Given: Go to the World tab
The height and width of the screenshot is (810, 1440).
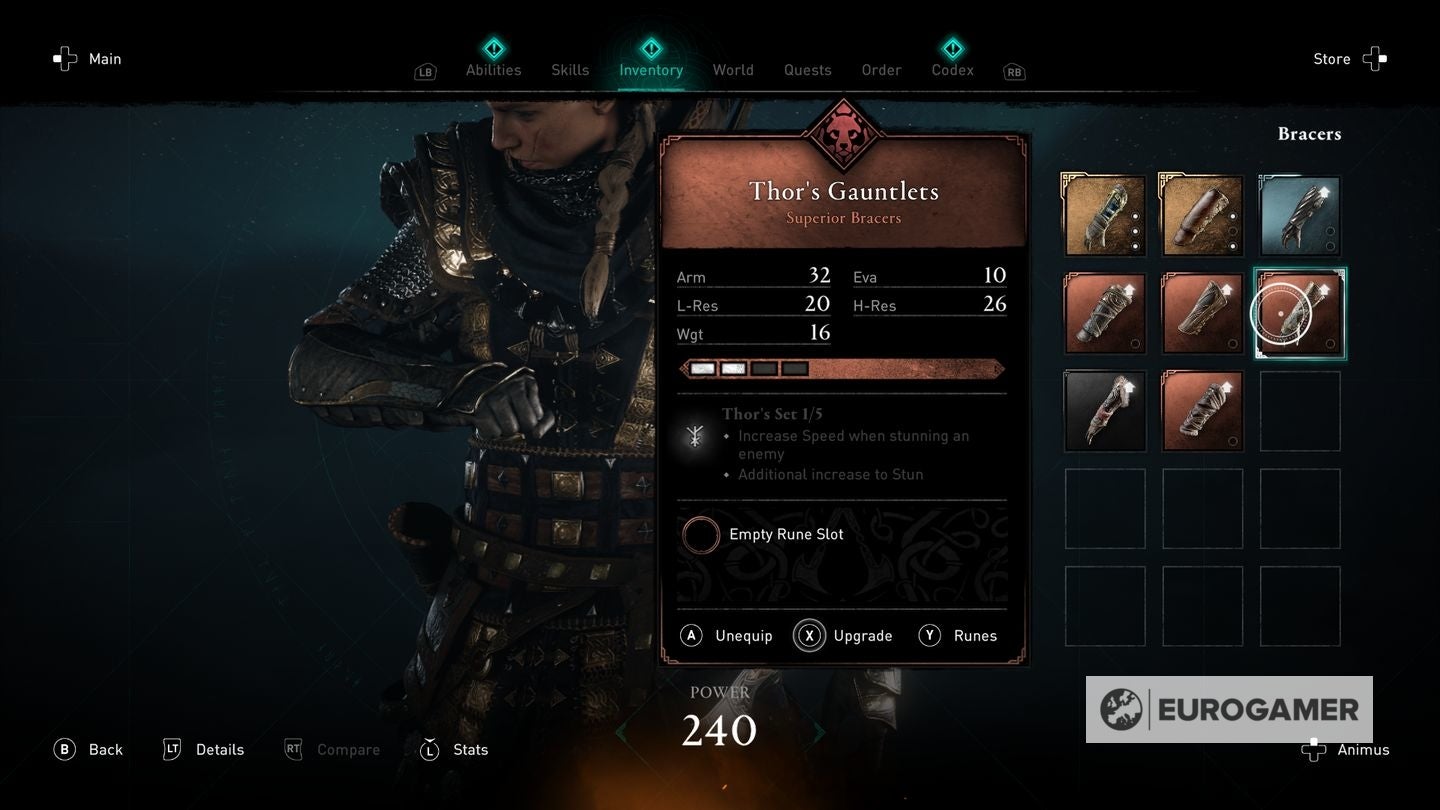Looking at the screenshot, I should [733, 69].
